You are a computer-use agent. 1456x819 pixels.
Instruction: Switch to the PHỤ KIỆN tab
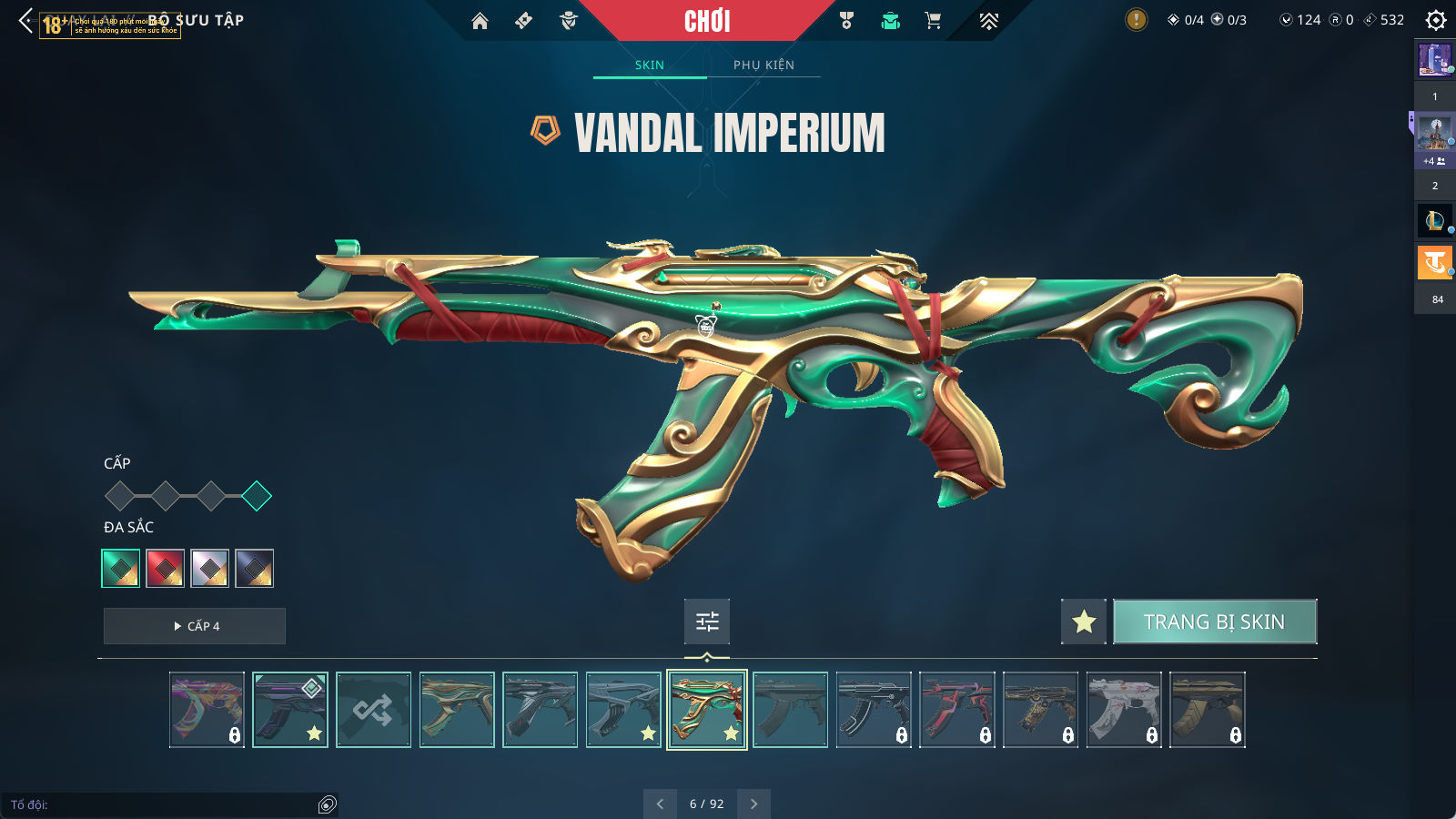pos(763,65)
